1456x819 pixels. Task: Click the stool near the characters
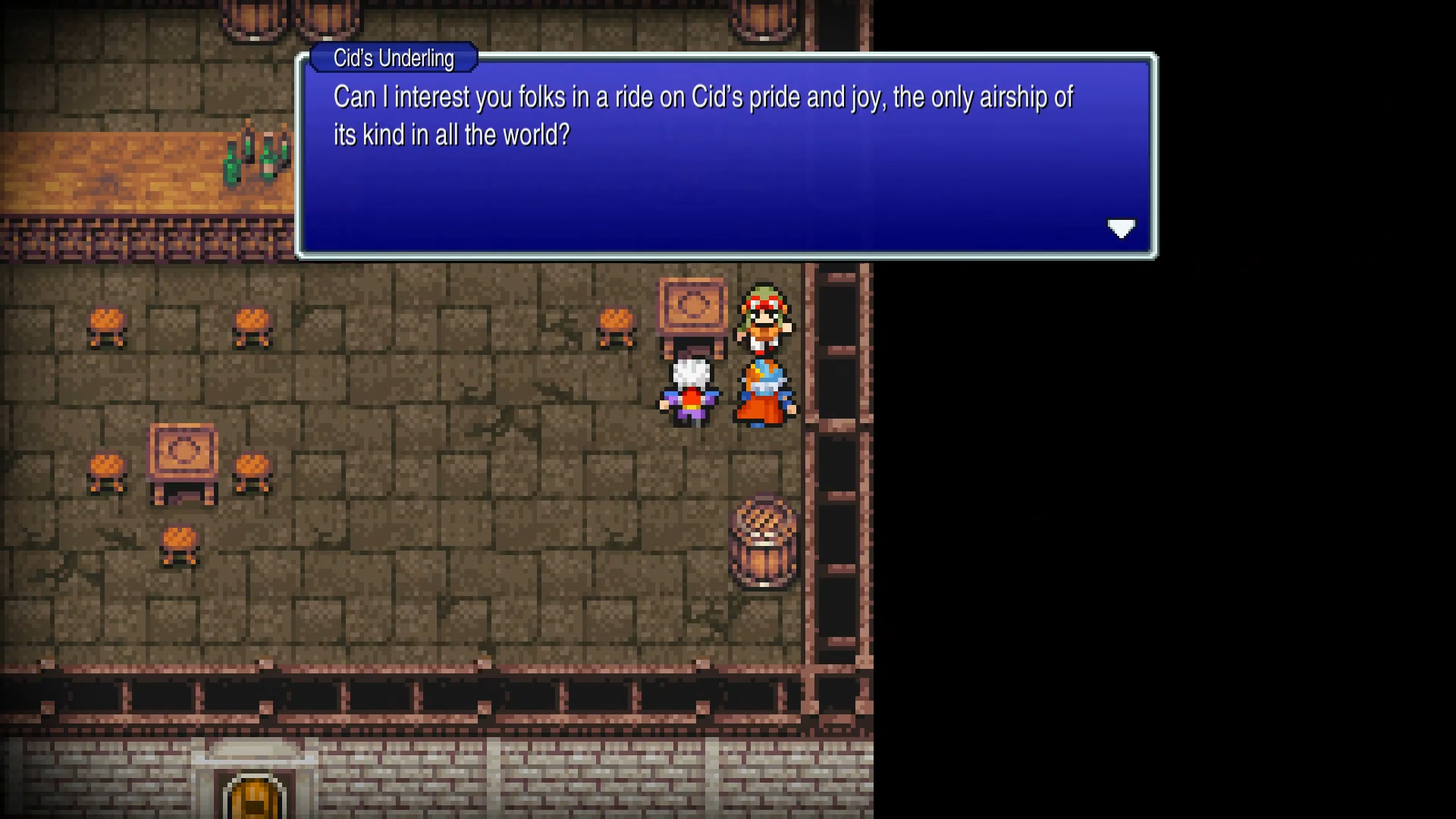618,326
